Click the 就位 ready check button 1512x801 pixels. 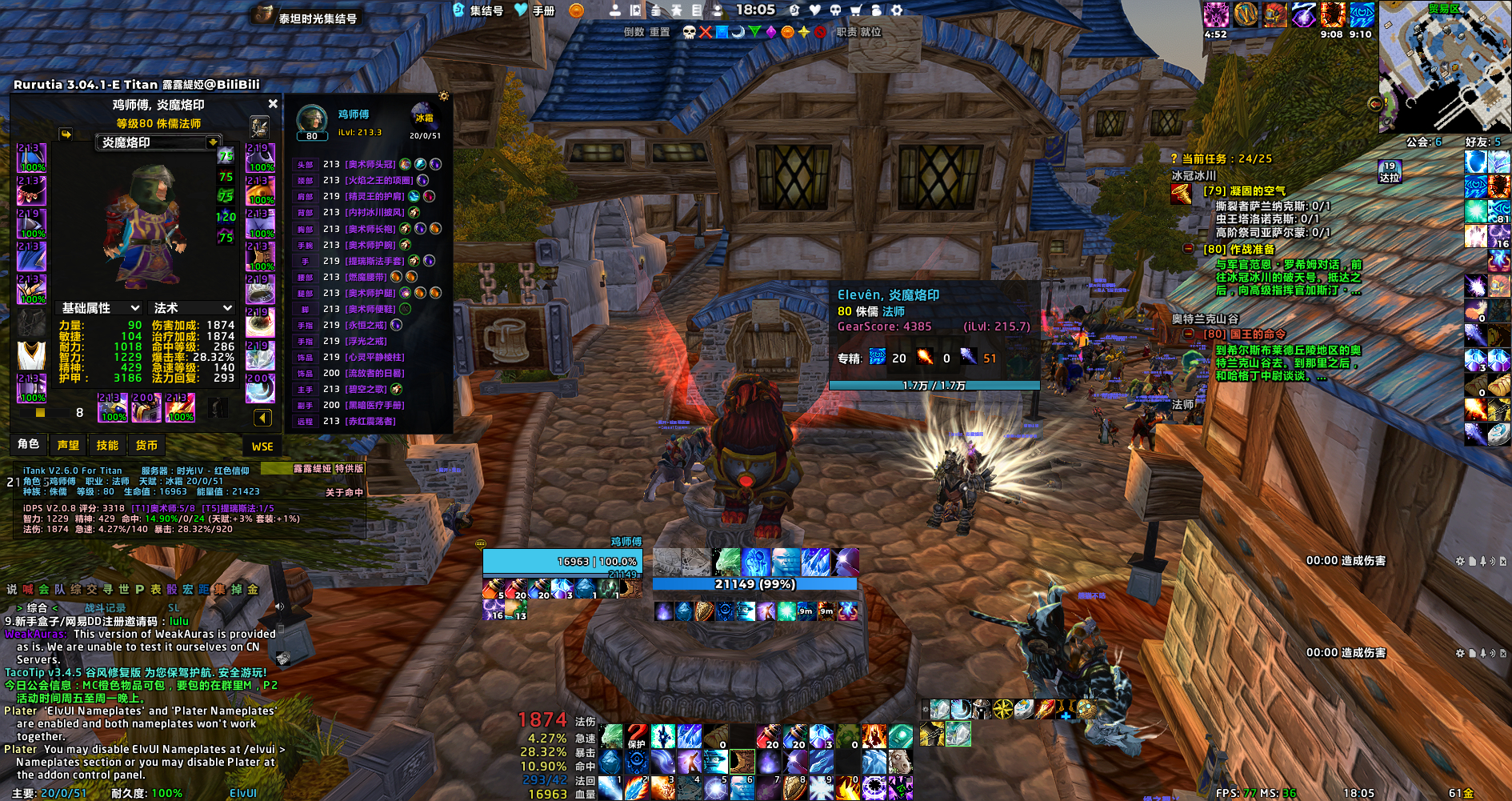coord(870,32)
